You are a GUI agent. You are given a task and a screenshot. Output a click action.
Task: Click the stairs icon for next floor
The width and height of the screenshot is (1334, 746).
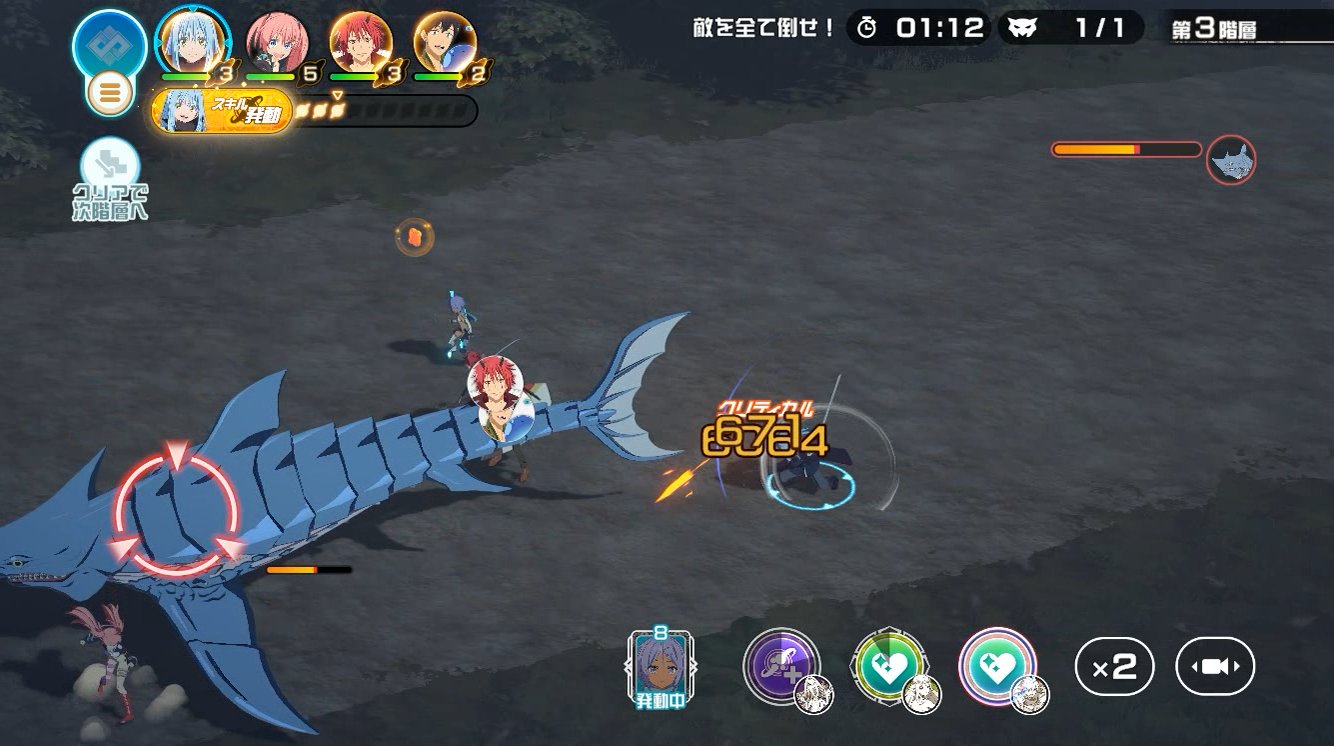pyautogui.click(x=110, y=165)
